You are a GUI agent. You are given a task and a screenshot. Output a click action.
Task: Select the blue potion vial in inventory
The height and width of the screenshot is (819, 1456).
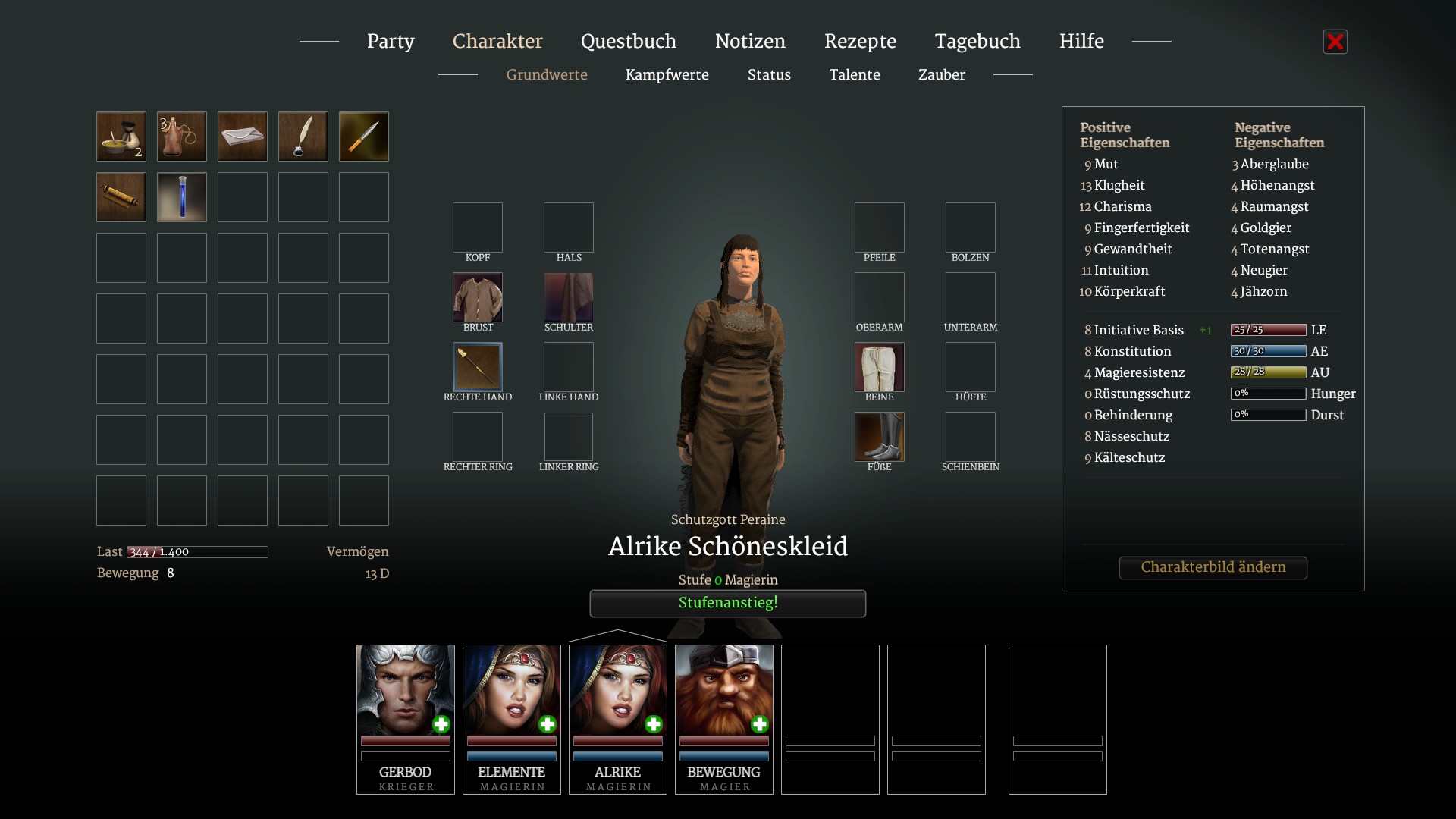[182, 197]
